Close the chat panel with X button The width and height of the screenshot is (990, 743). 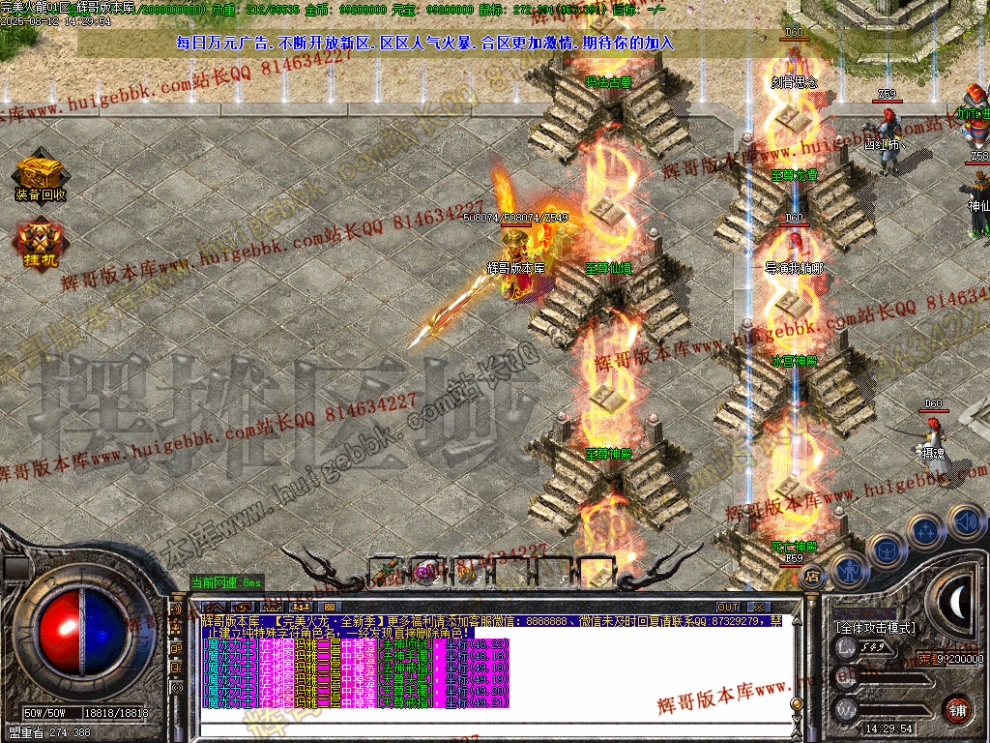pos(758,607)
